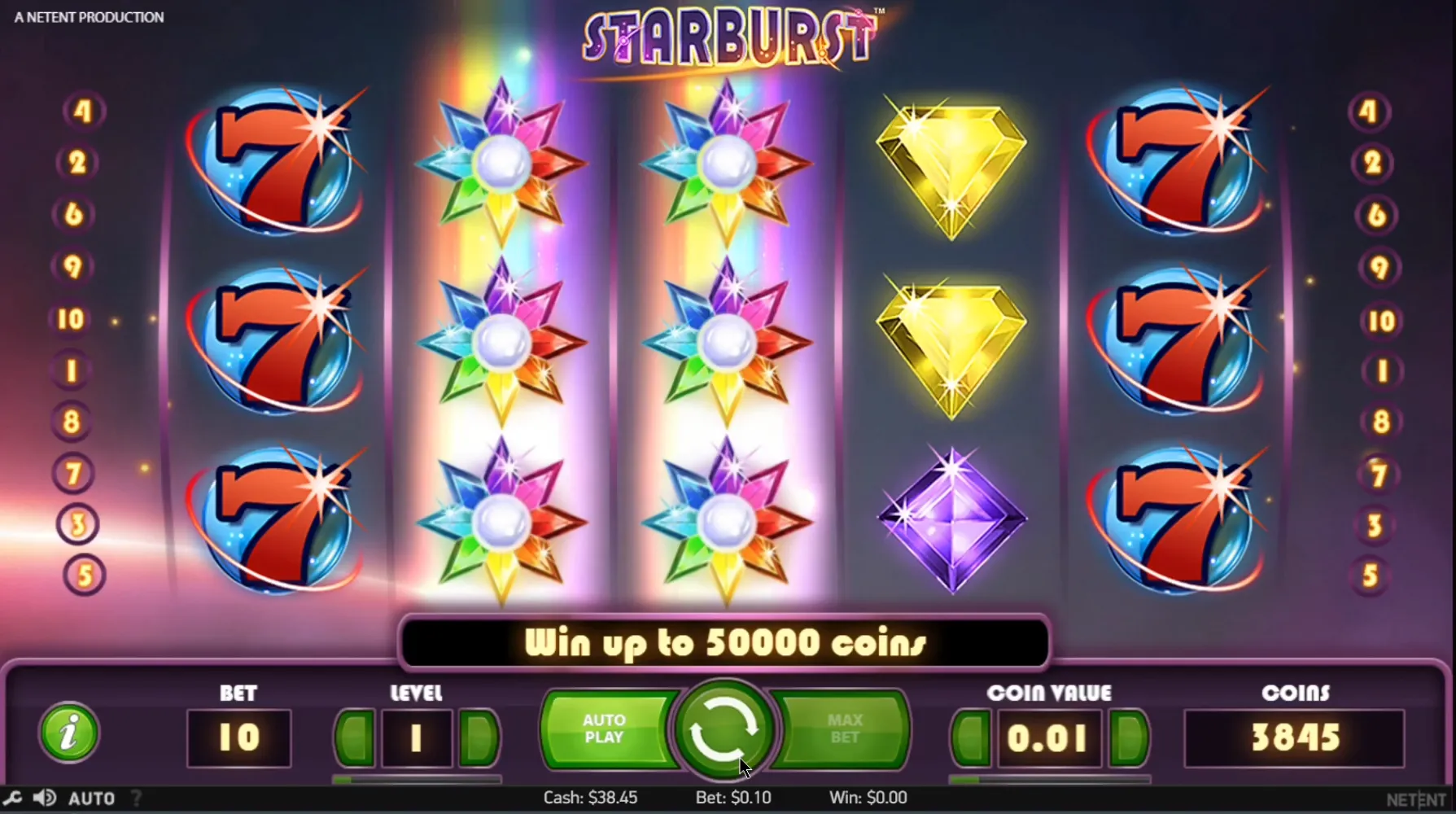
Task: Lower the coin value
Action: [x=971, y=738]
